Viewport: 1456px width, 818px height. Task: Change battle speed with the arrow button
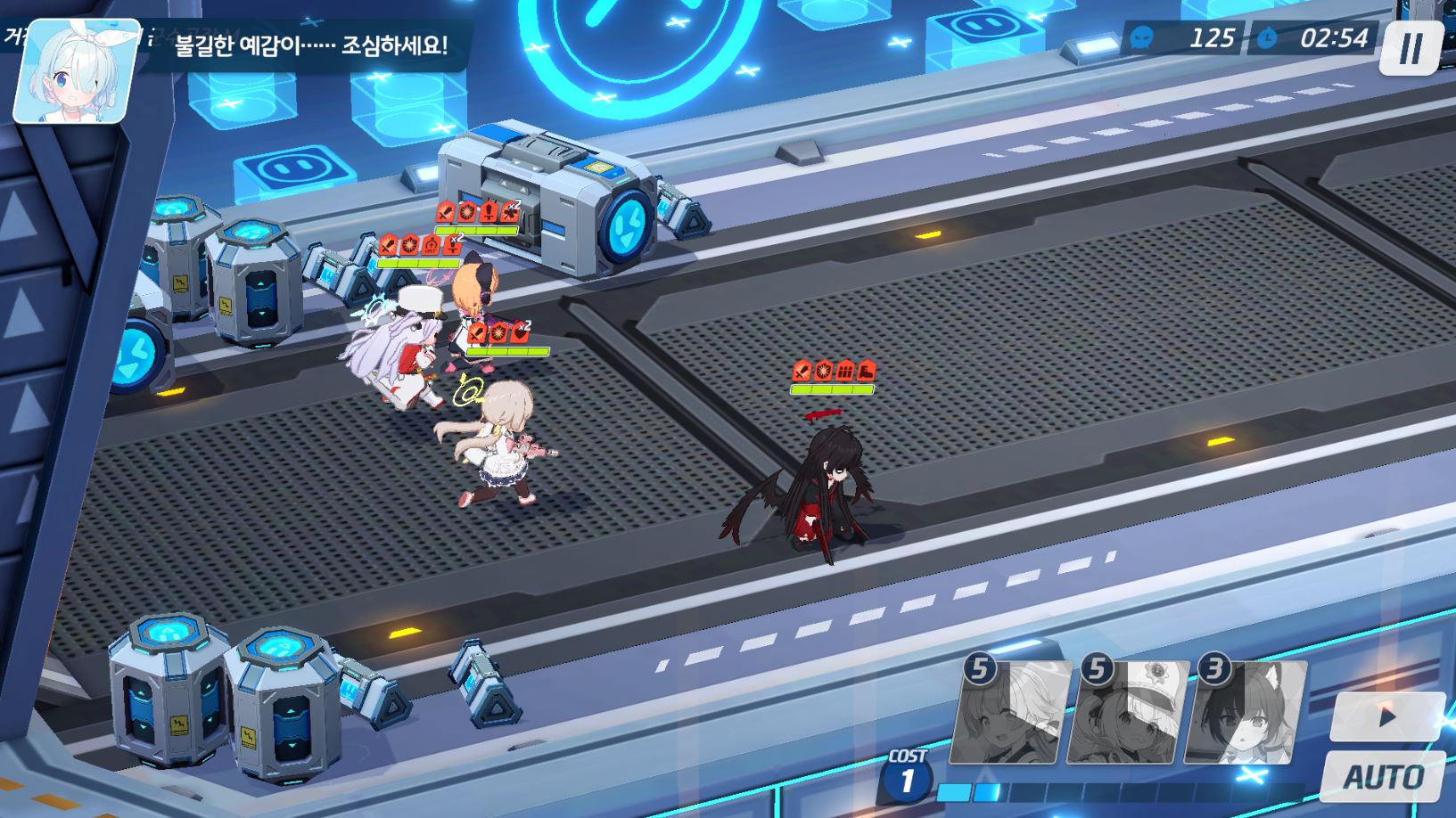pos(1386,716)
